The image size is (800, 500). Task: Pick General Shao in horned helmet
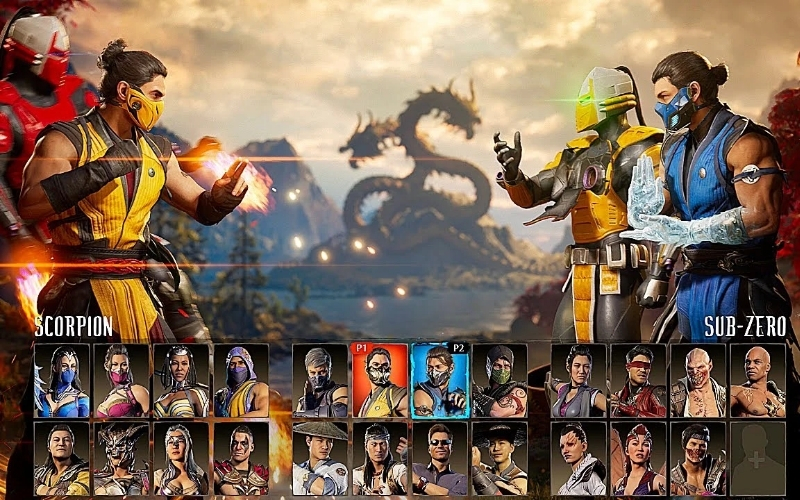(x=122, y=458)
